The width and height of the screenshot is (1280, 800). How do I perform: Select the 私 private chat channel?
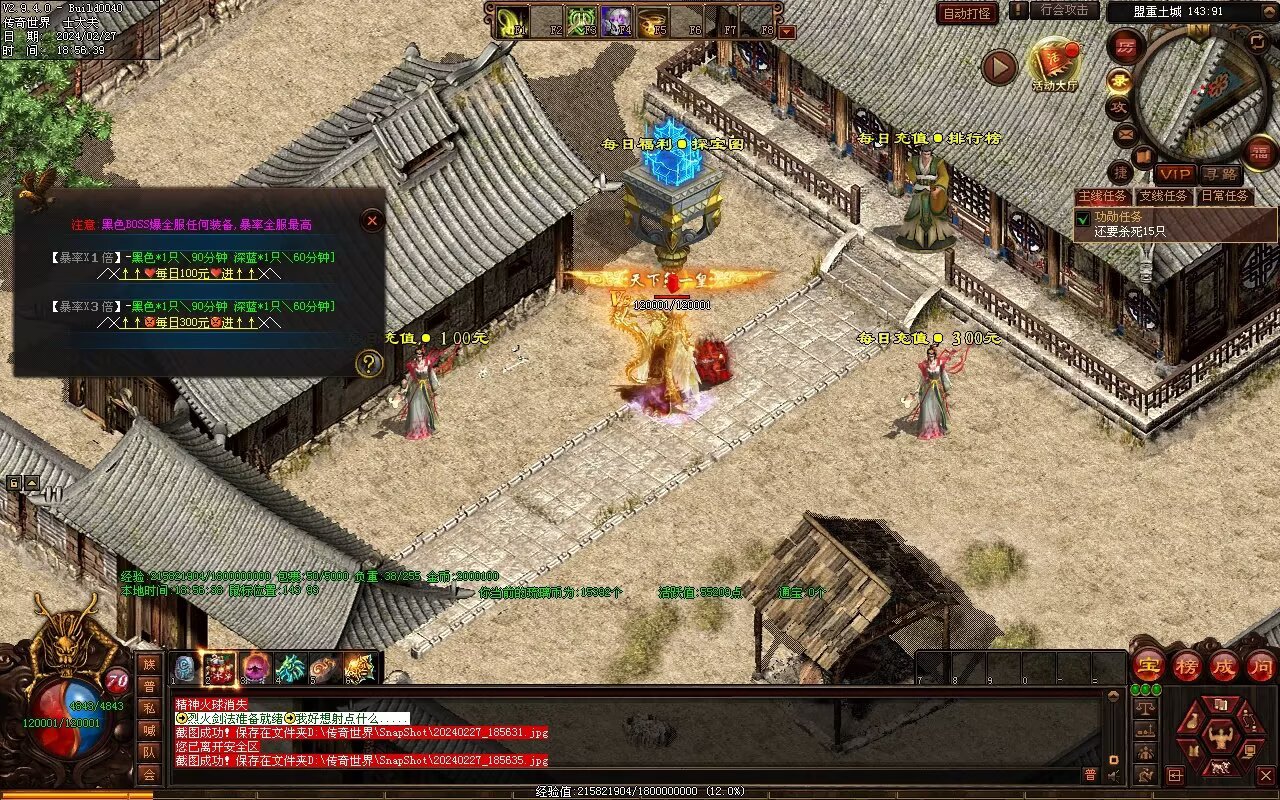tap(149, 708)
